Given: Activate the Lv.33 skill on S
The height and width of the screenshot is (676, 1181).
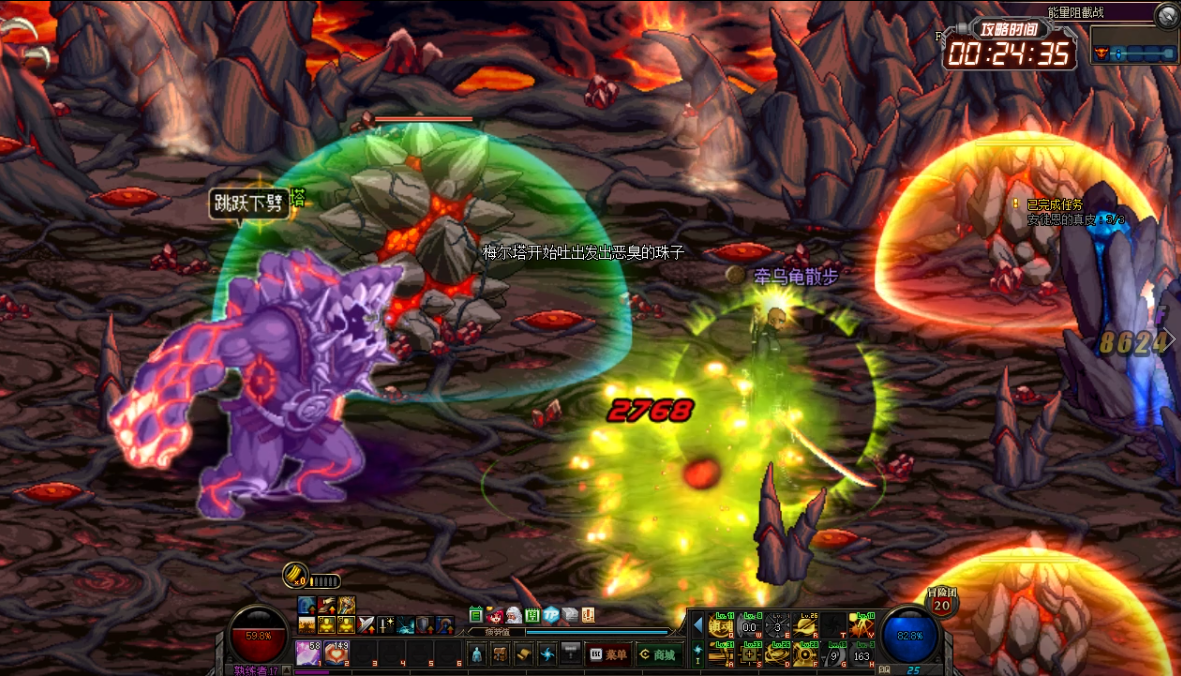Looking at the screenshot, I should (749, 654).
